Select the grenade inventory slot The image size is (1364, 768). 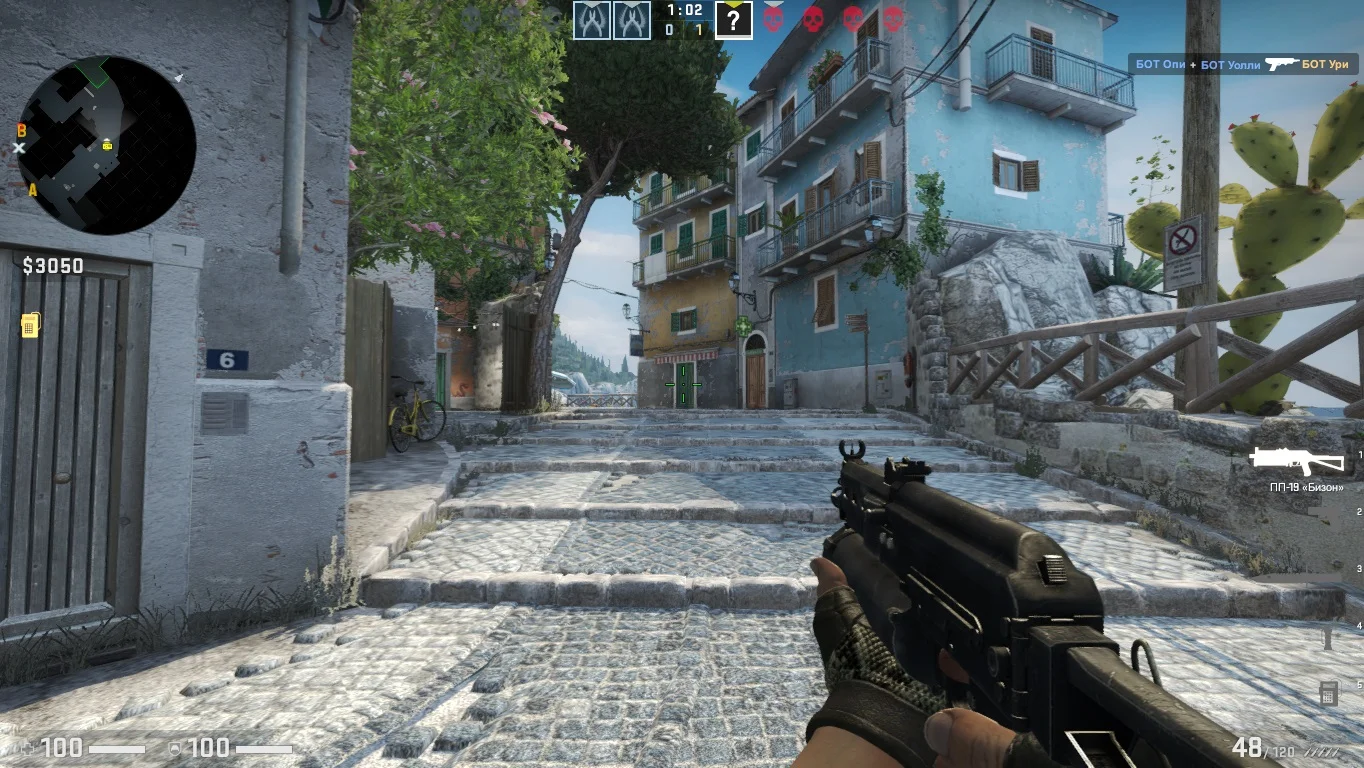coord(1328,636)
